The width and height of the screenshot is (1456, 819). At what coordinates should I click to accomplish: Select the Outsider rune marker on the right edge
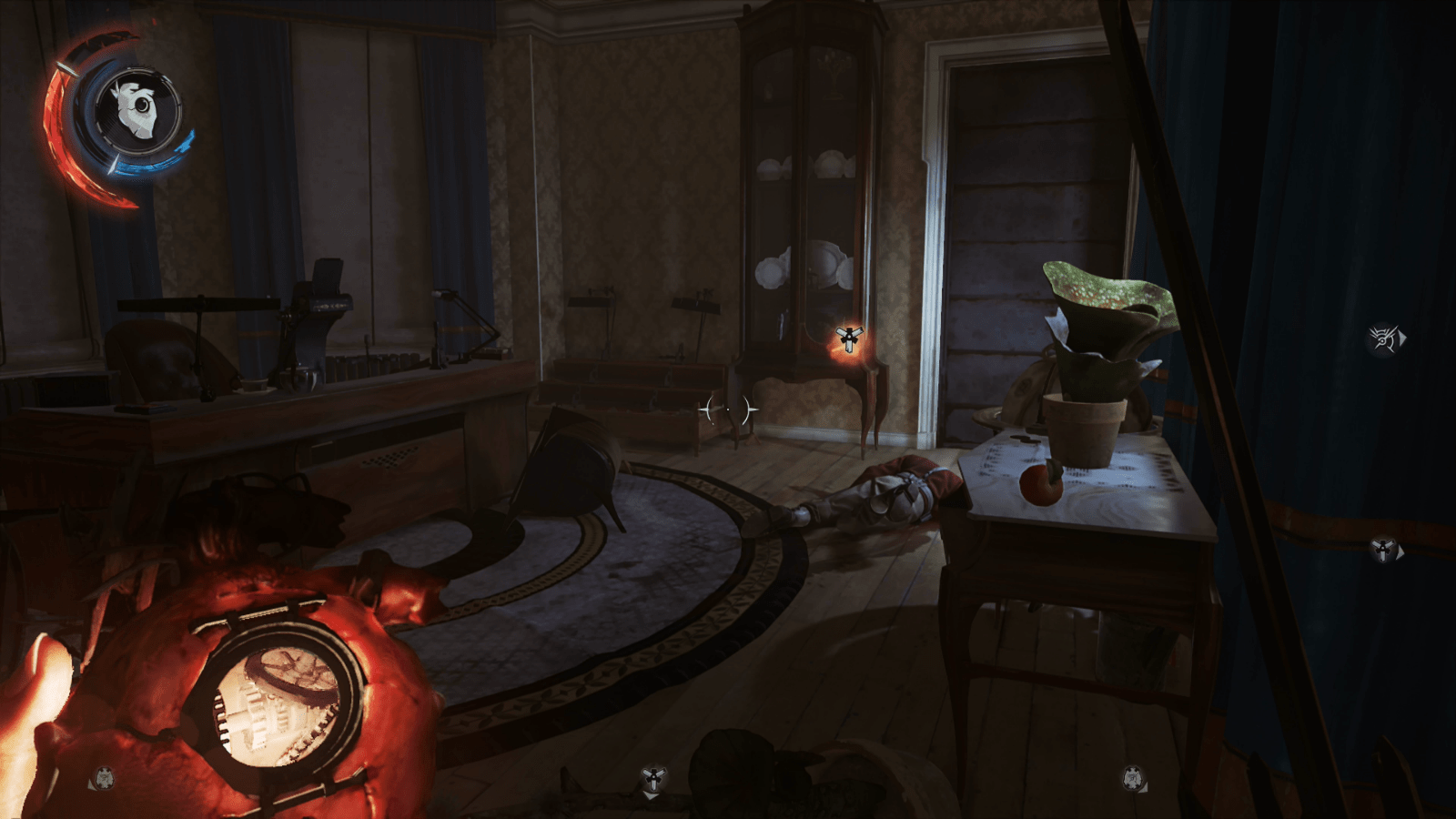pyautogui.click(x=1382, y=338)
